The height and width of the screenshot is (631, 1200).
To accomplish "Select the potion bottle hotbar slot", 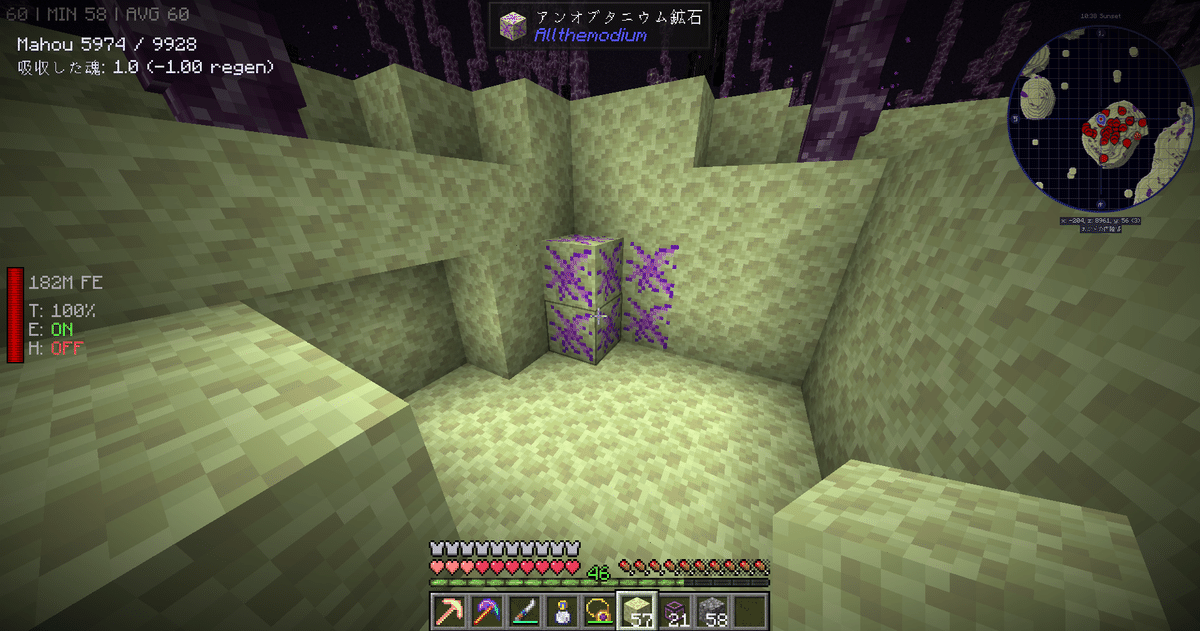I will 562,611.
